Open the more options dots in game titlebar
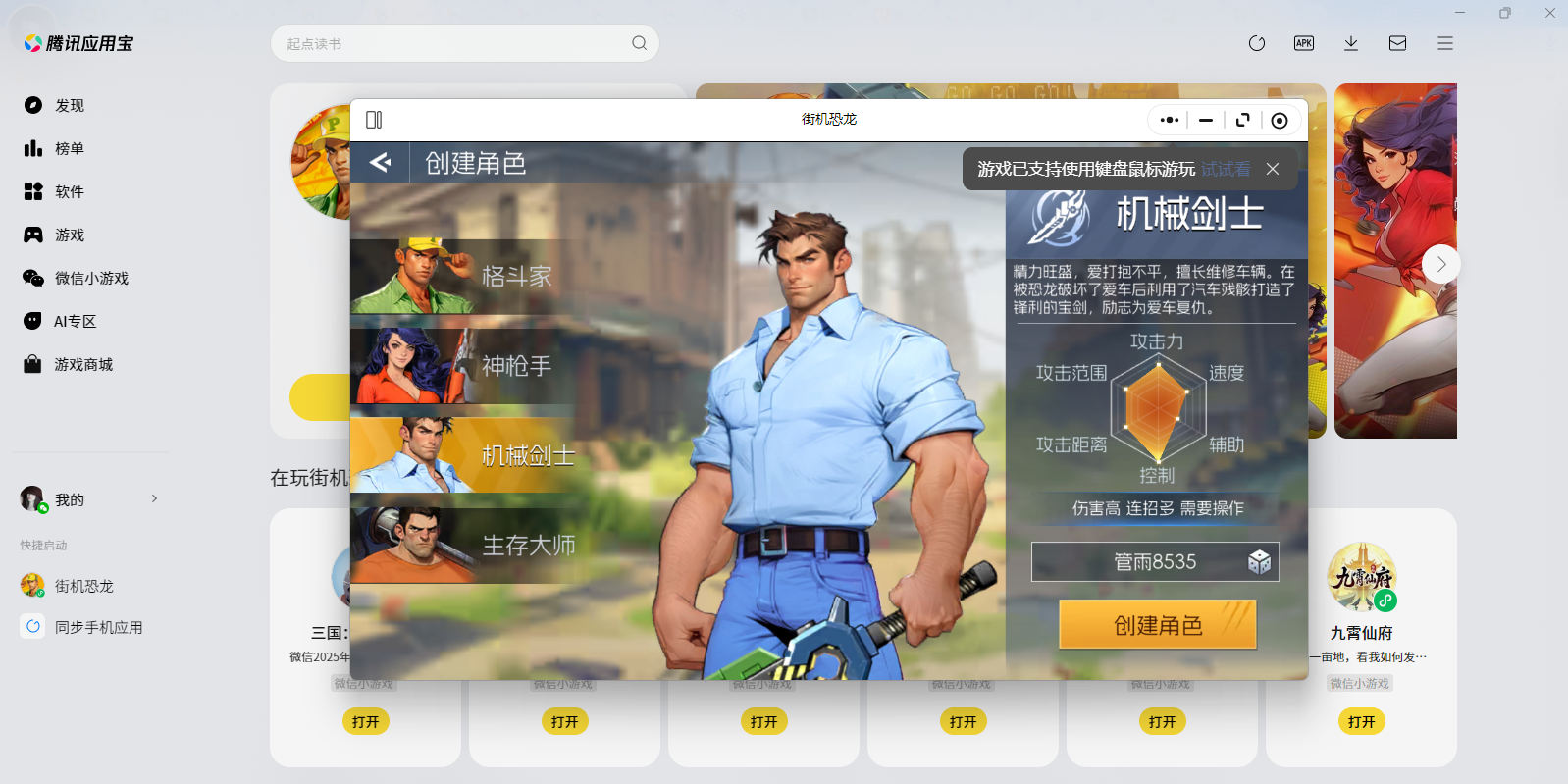1568x784 pixels. click(1169, 119)
